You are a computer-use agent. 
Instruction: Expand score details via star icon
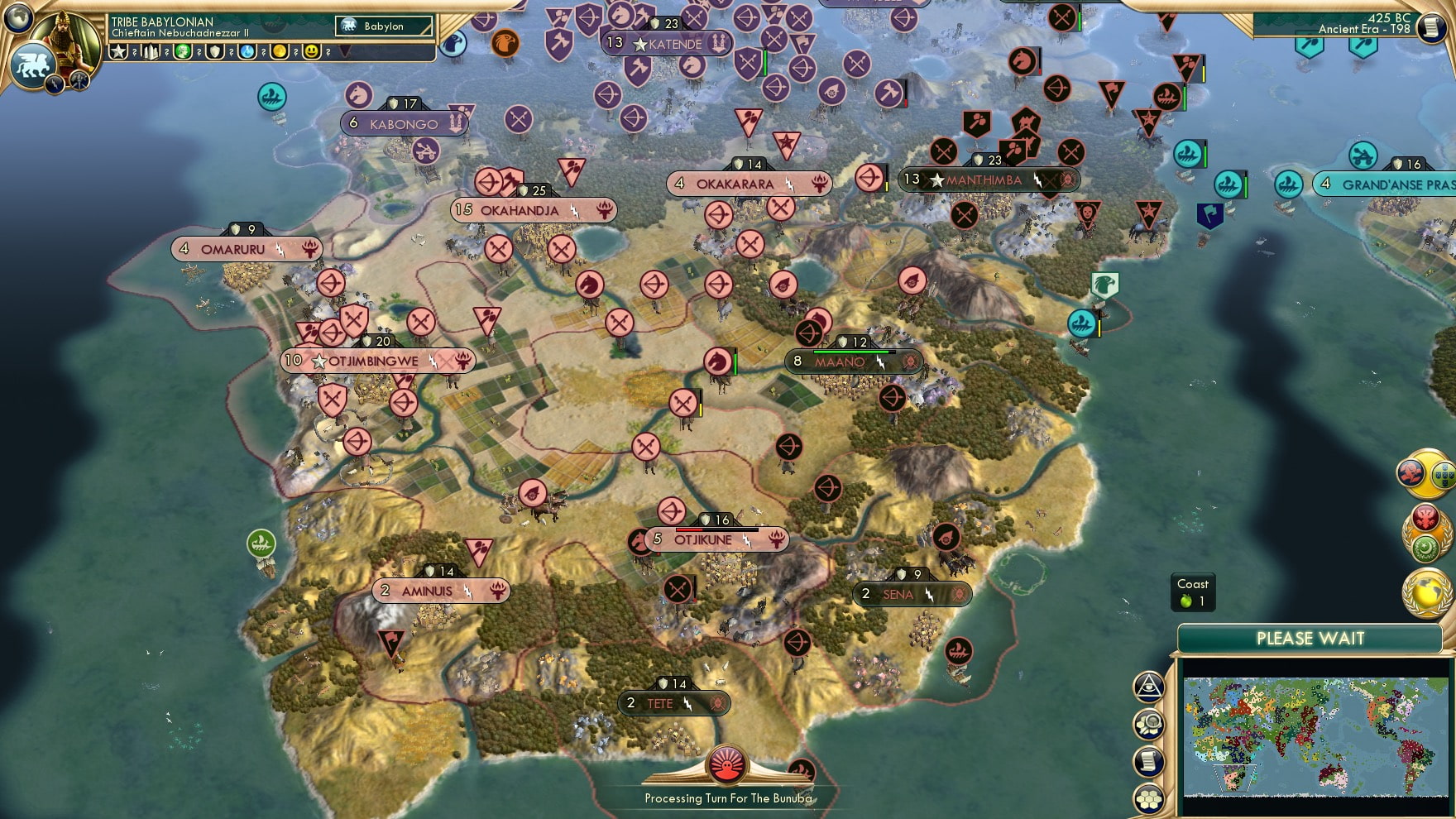(x=117, y=52)
